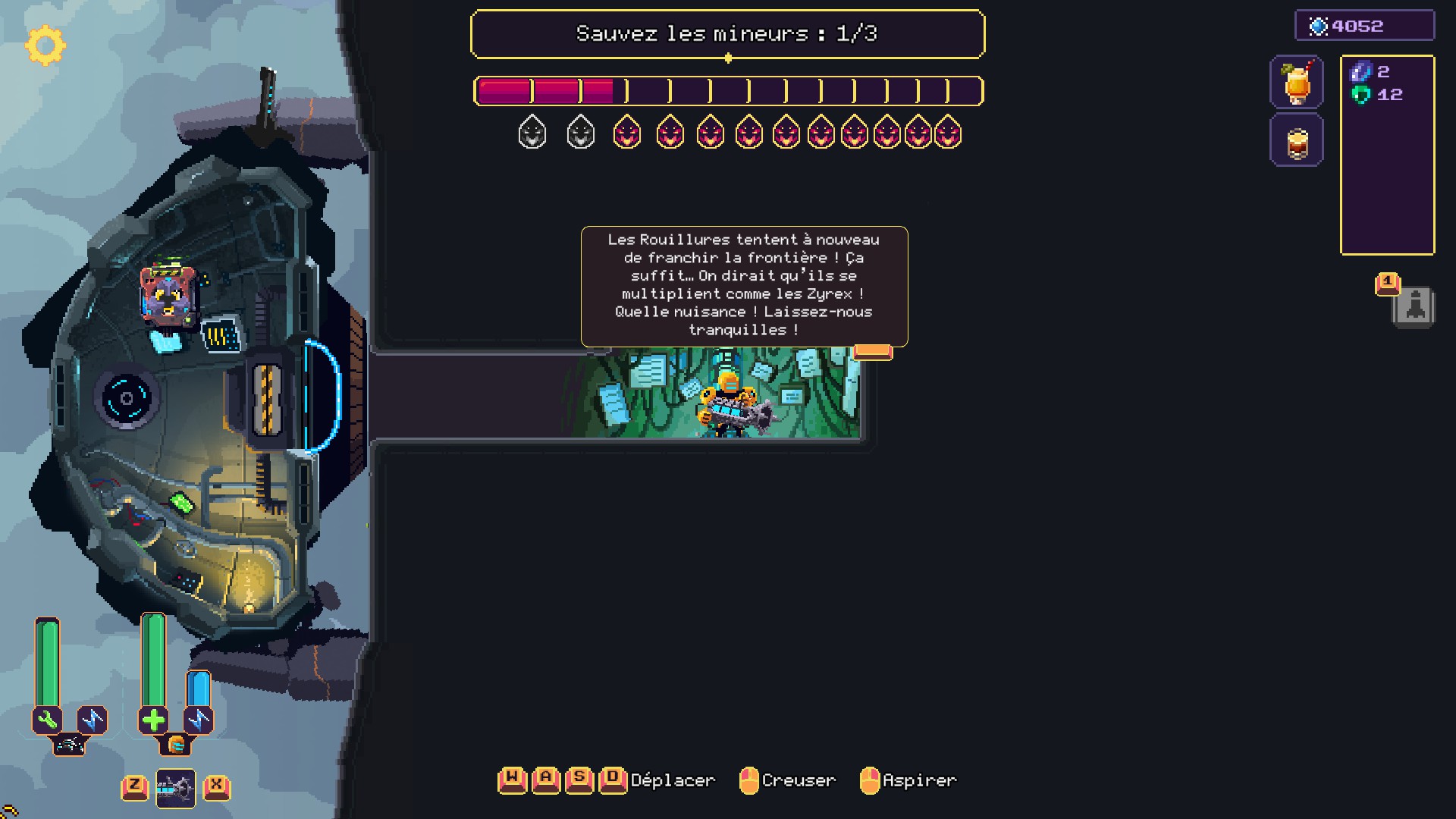Click the Rouillures dialogue speech bubble

[x=744, y=286]
